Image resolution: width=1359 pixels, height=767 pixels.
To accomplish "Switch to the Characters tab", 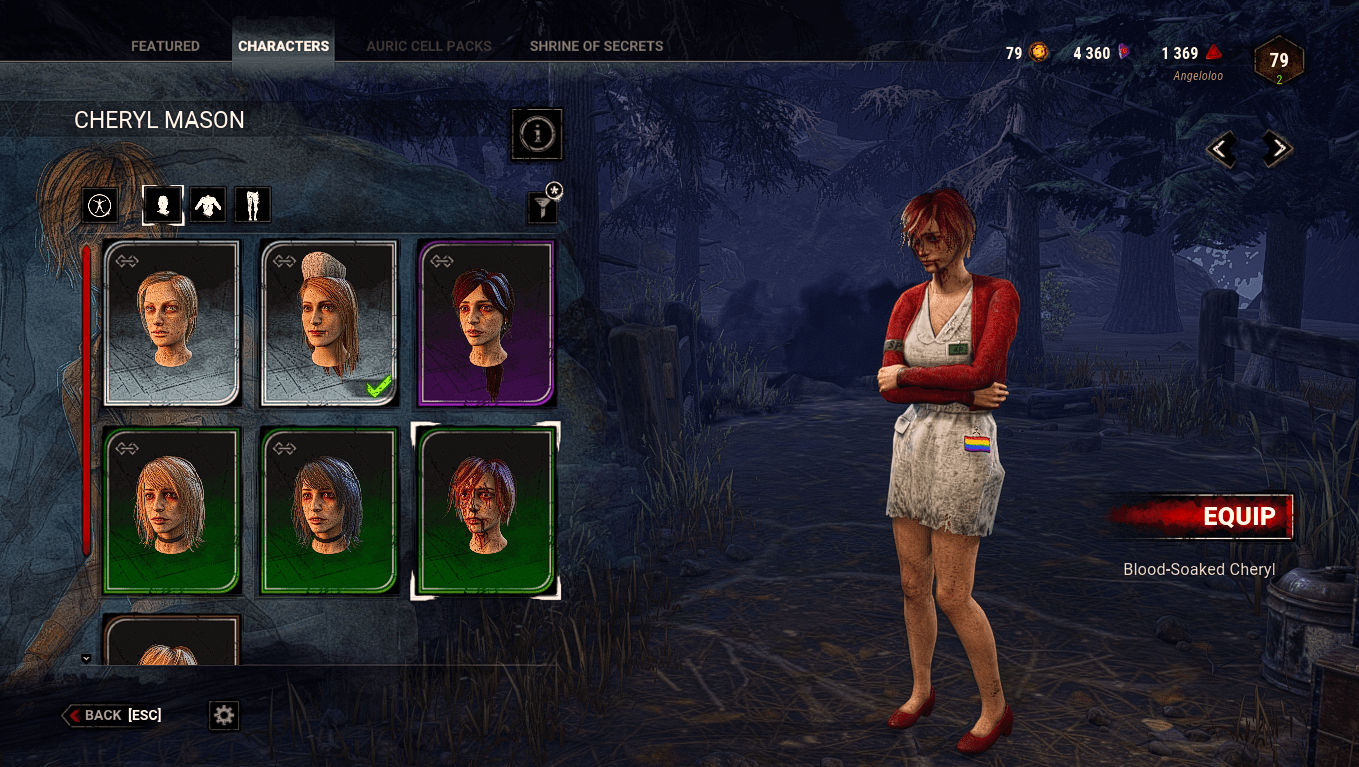I will [x=283, y=46].
